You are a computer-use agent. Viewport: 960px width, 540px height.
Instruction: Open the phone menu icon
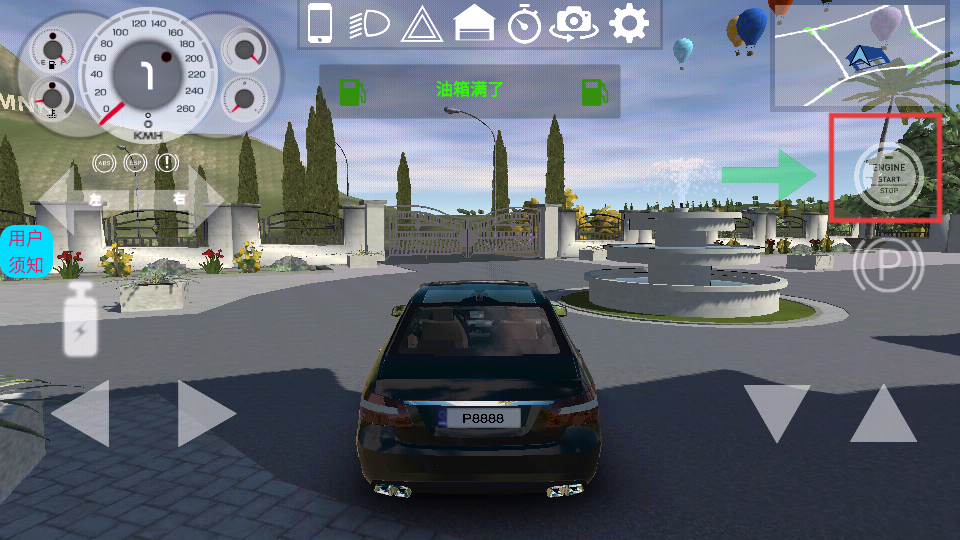coord(320,23)
